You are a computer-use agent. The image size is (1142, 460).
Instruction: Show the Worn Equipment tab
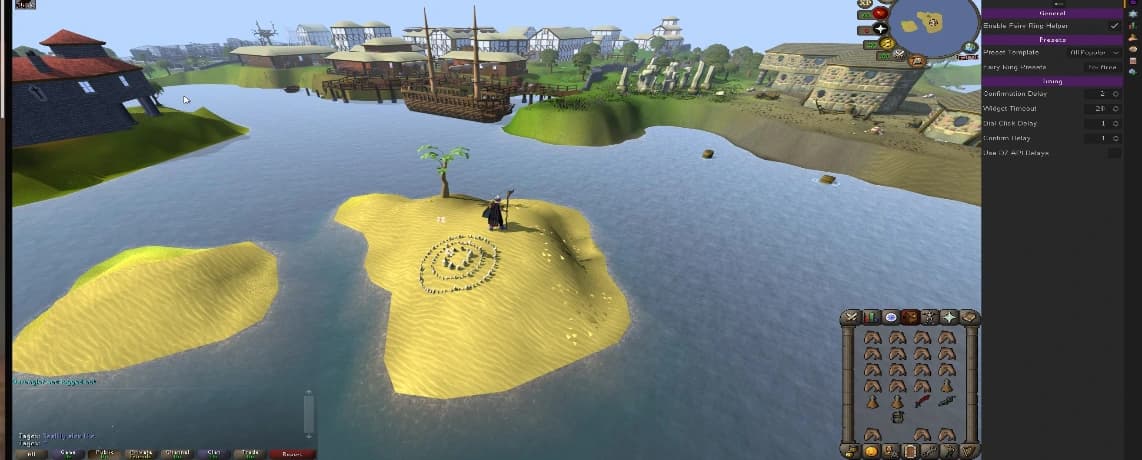929,318
